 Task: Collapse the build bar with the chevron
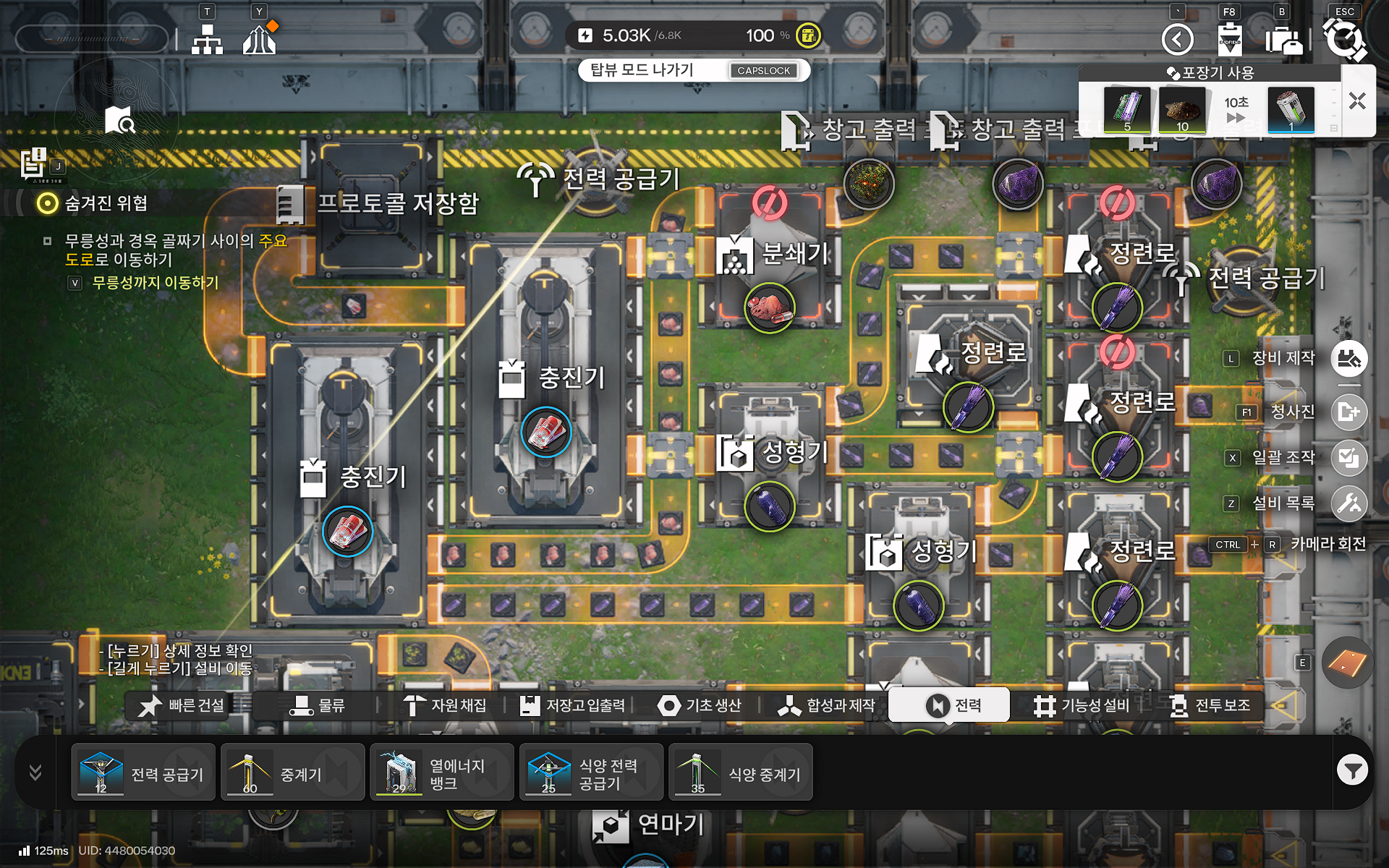point(35,773)
